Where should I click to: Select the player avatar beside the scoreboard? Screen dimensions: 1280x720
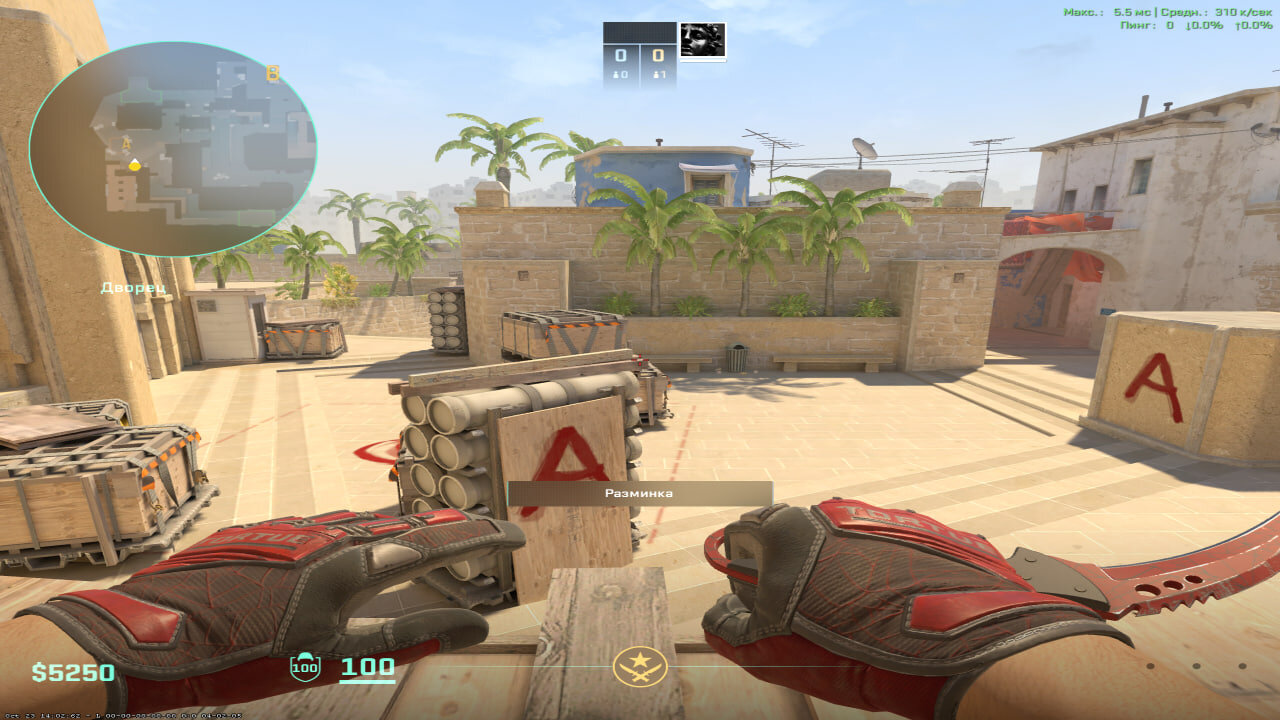click(x=703, y=41)
